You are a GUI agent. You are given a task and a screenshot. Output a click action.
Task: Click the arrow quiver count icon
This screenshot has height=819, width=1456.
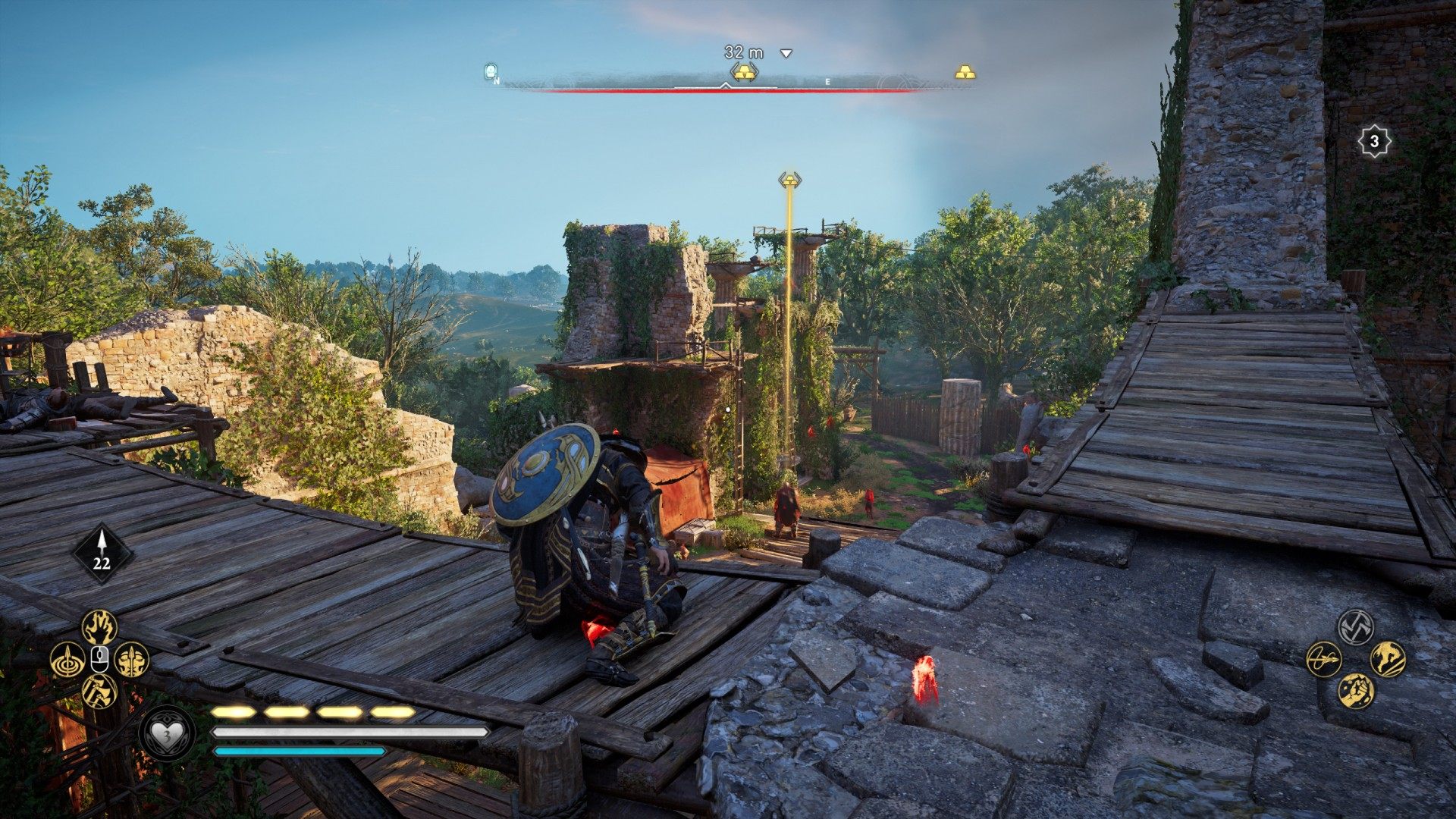(x=102, y=554)
